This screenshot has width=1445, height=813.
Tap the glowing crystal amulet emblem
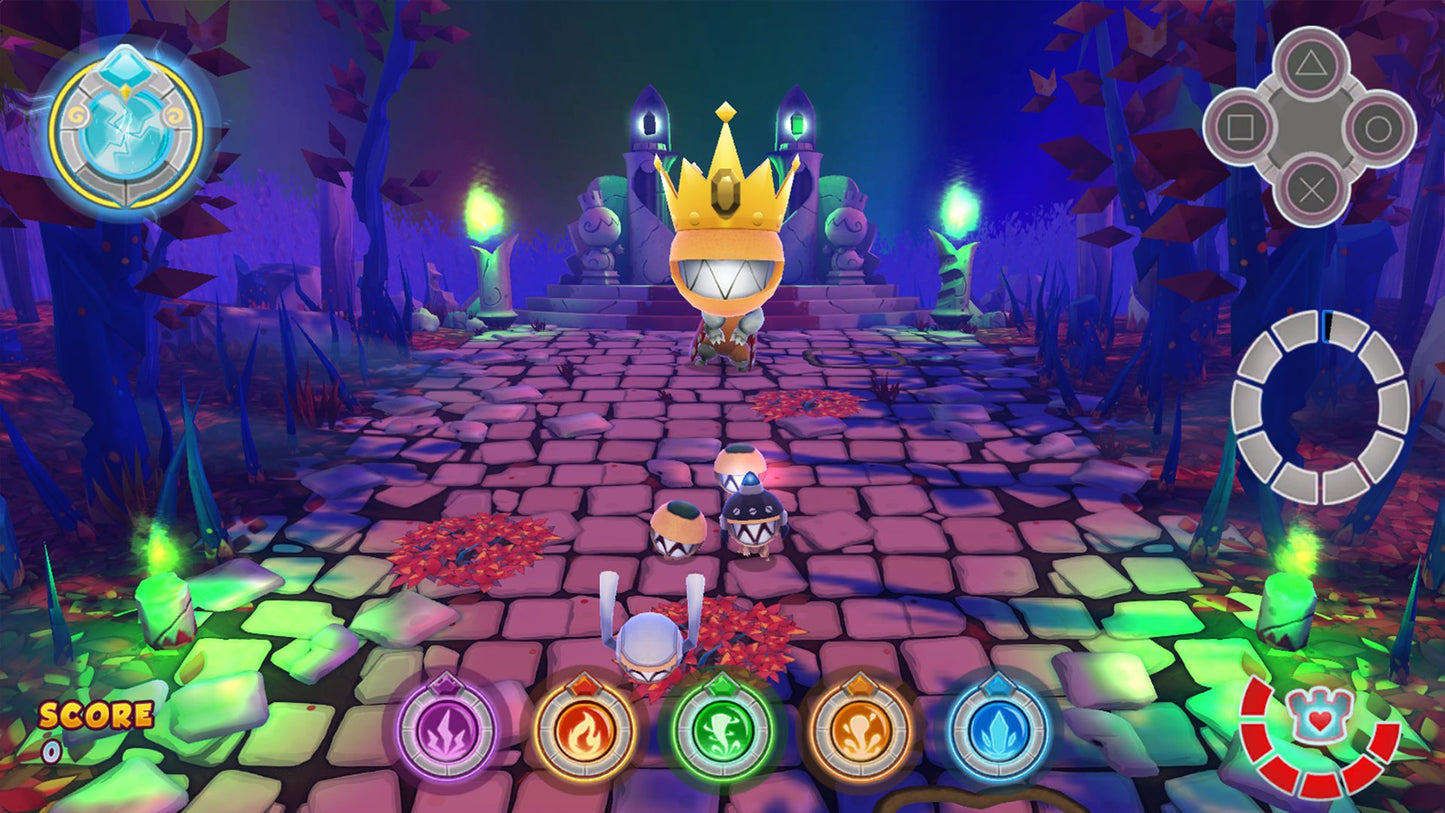tap(124, 130)
